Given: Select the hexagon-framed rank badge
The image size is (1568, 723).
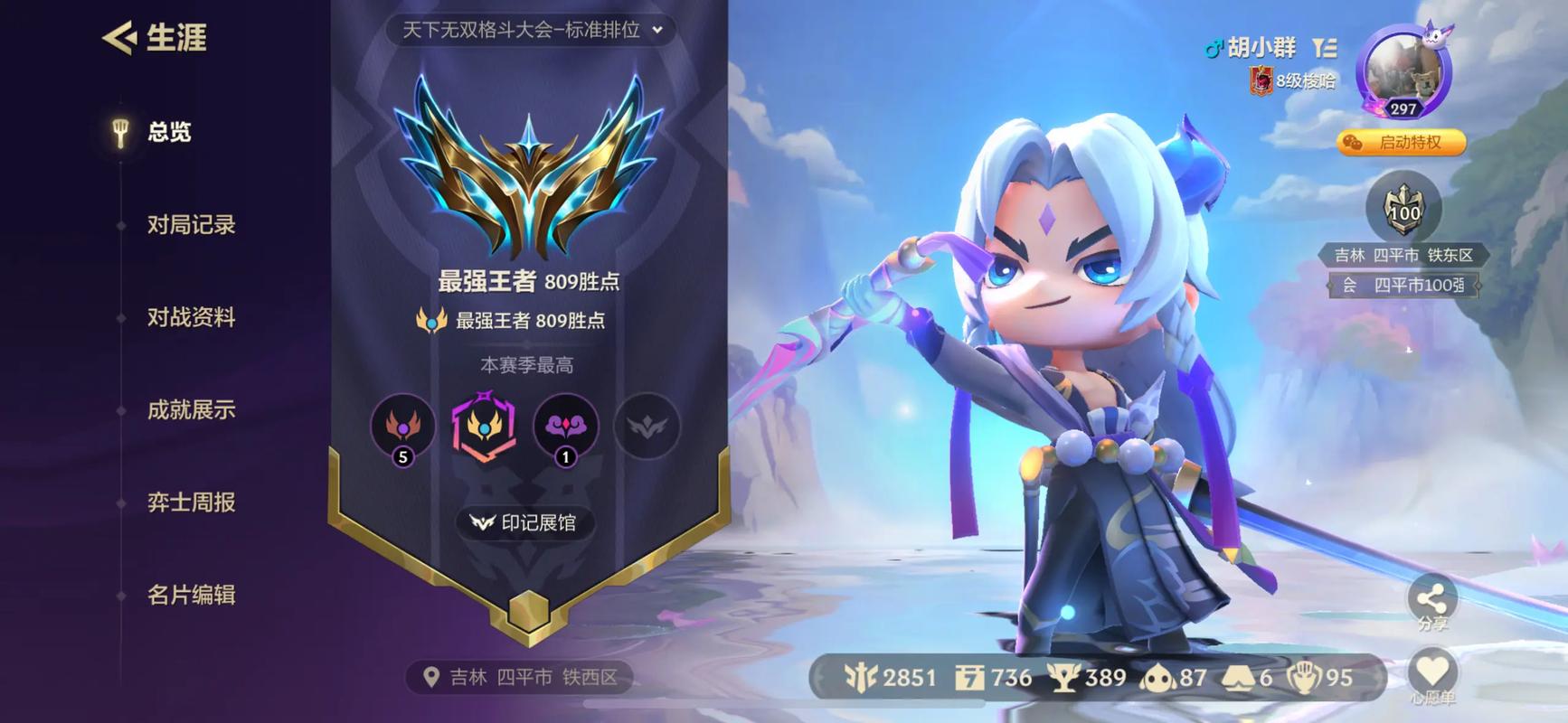Looking at the screenshot, I should (x=484, y=426).
